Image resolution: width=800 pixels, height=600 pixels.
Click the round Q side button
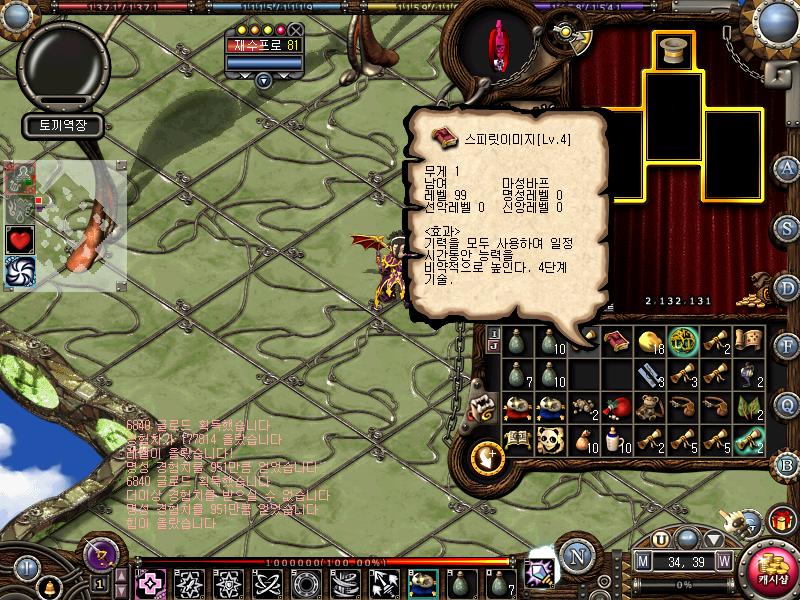(x=788, y=405)
